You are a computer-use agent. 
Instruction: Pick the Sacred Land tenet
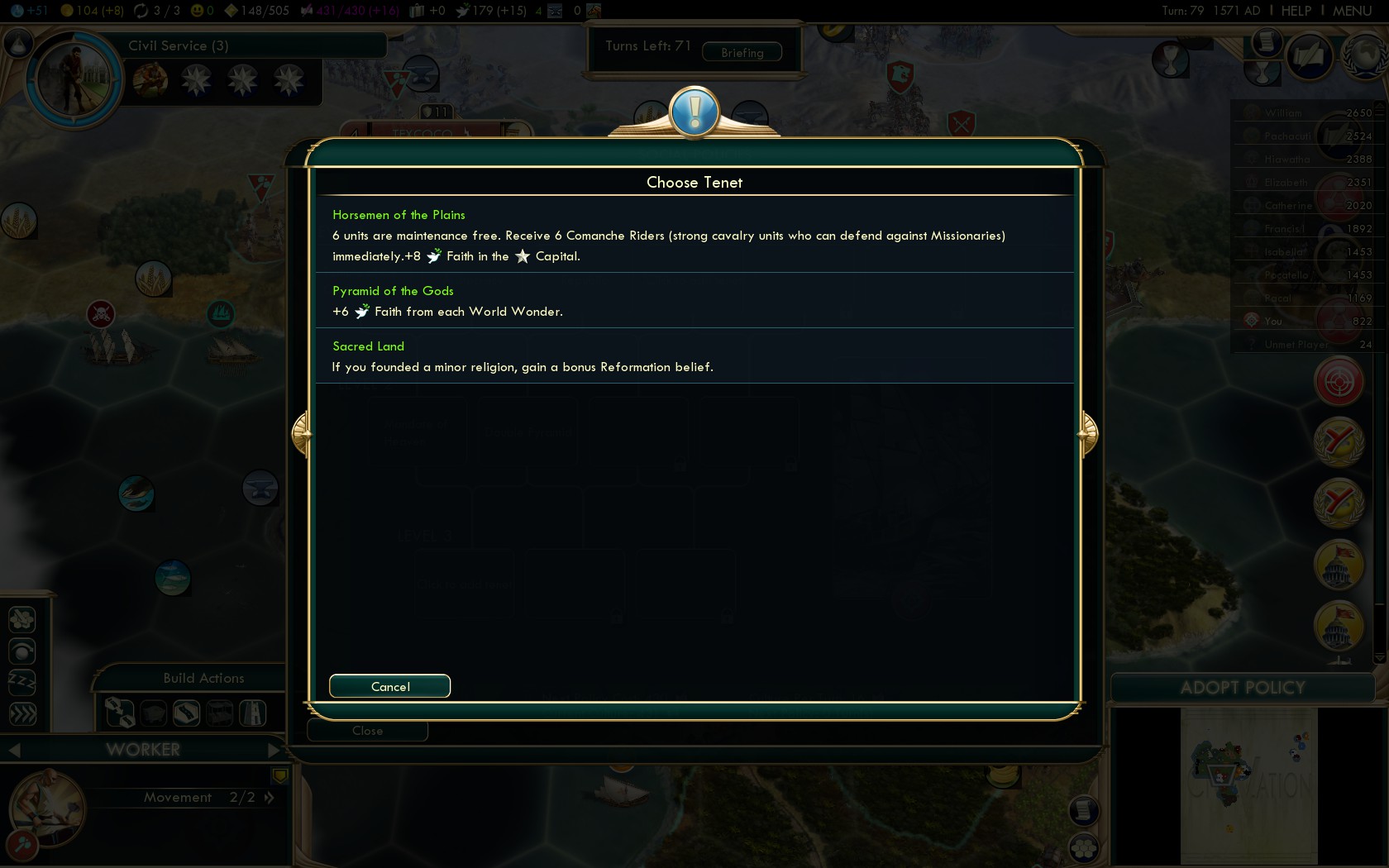tap(694, 356)
